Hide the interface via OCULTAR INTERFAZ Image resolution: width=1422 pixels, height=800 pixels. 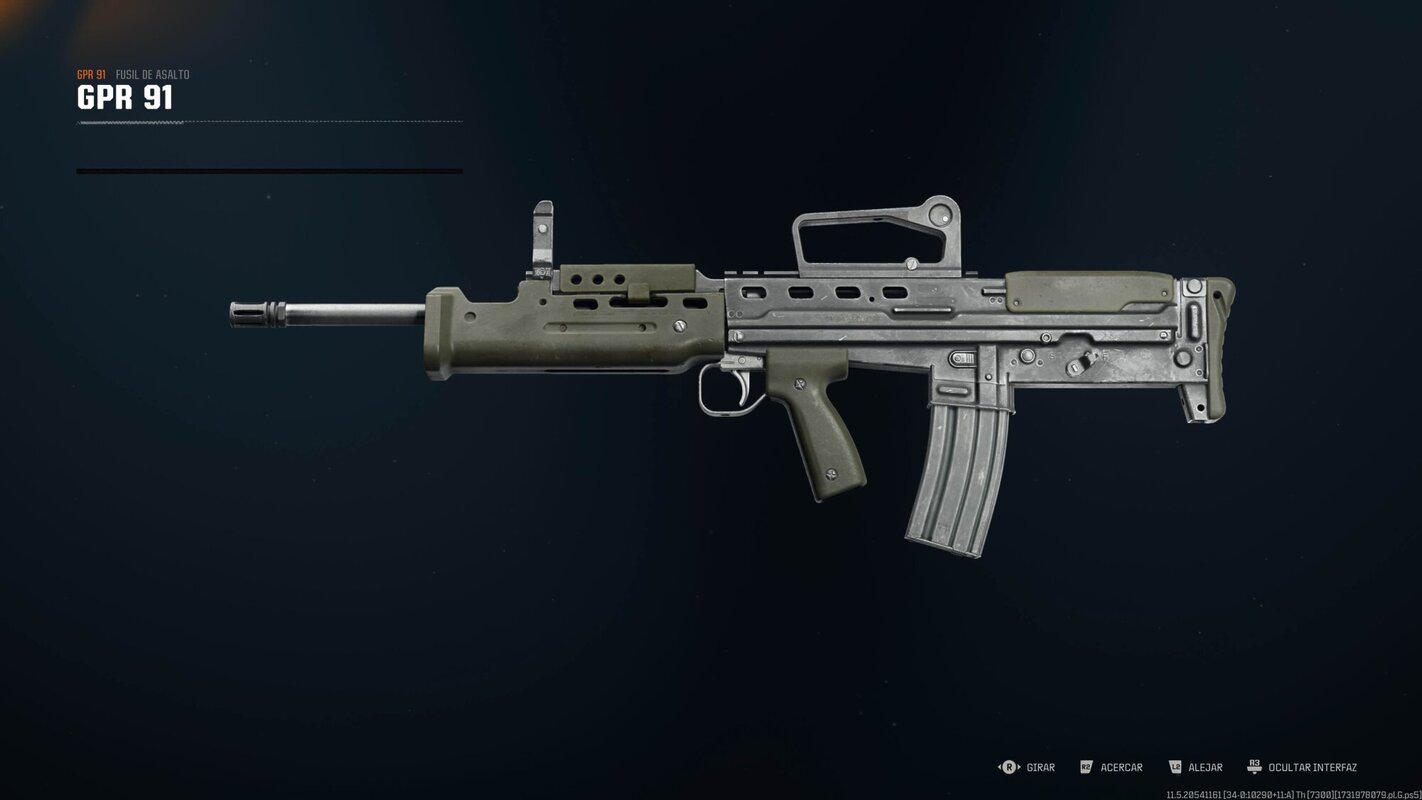click(1313, 767)
